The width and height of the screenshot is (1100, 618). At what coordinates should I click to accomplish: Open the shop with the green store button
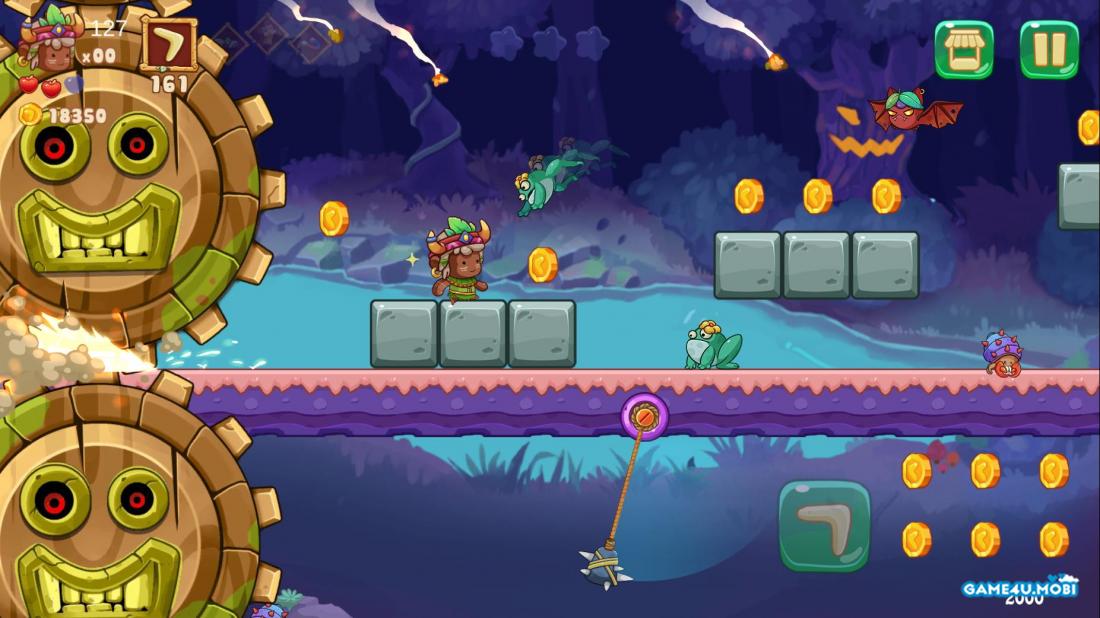964,49
